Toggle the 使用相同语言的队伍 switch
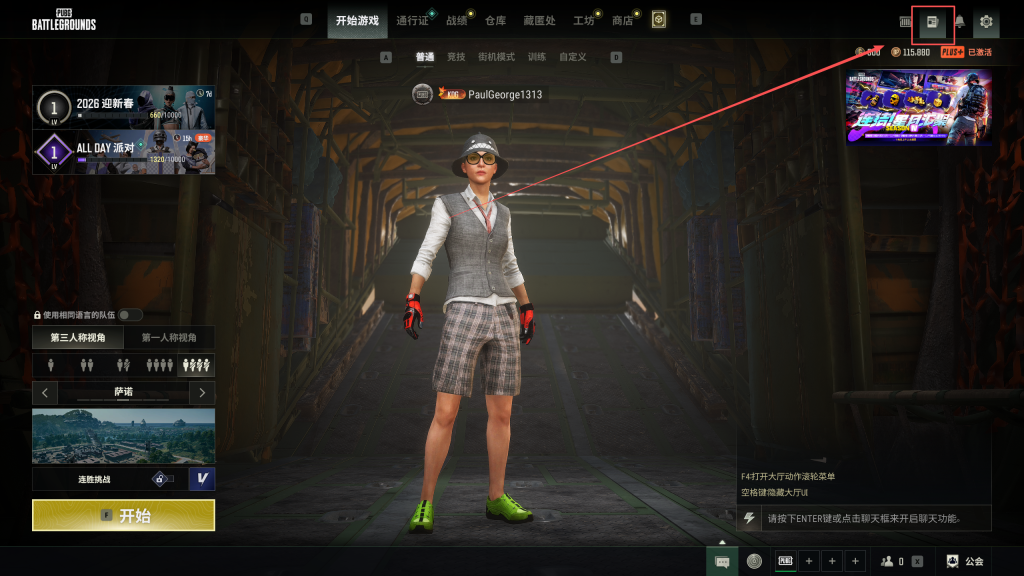This screenshot has height=576, width=1024. point(130,315)
